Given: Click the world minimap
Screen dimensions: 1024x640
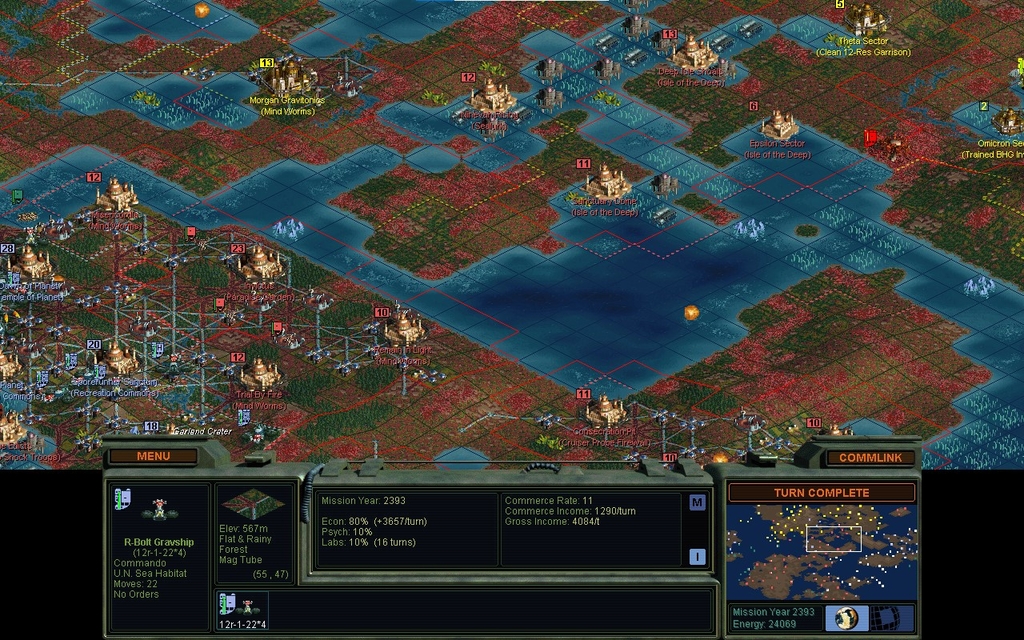Looking at the screenshot, I should (x=821, y=551).
